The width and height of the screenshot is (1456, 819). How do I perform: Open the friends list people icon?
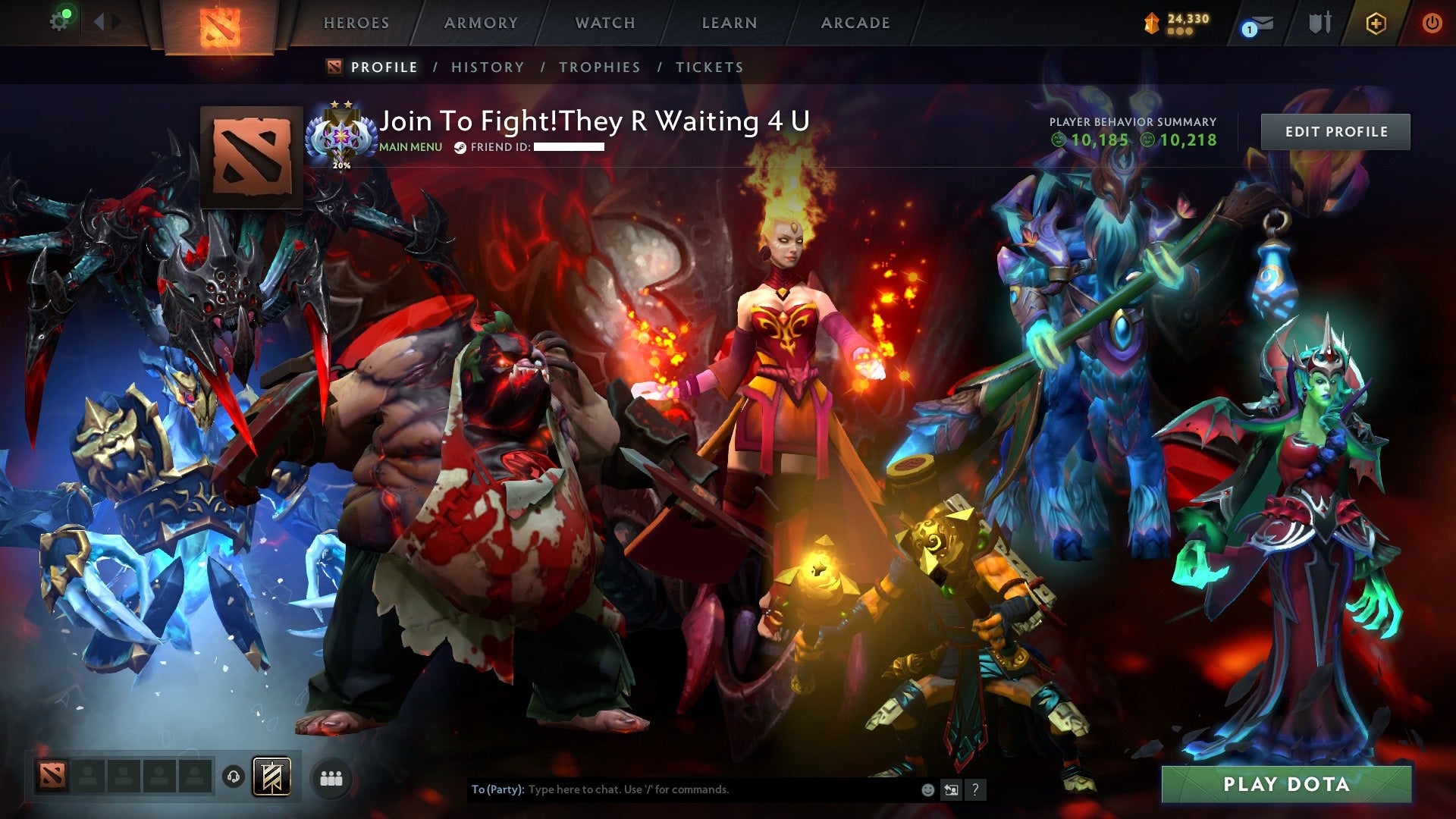coord(331,777)
